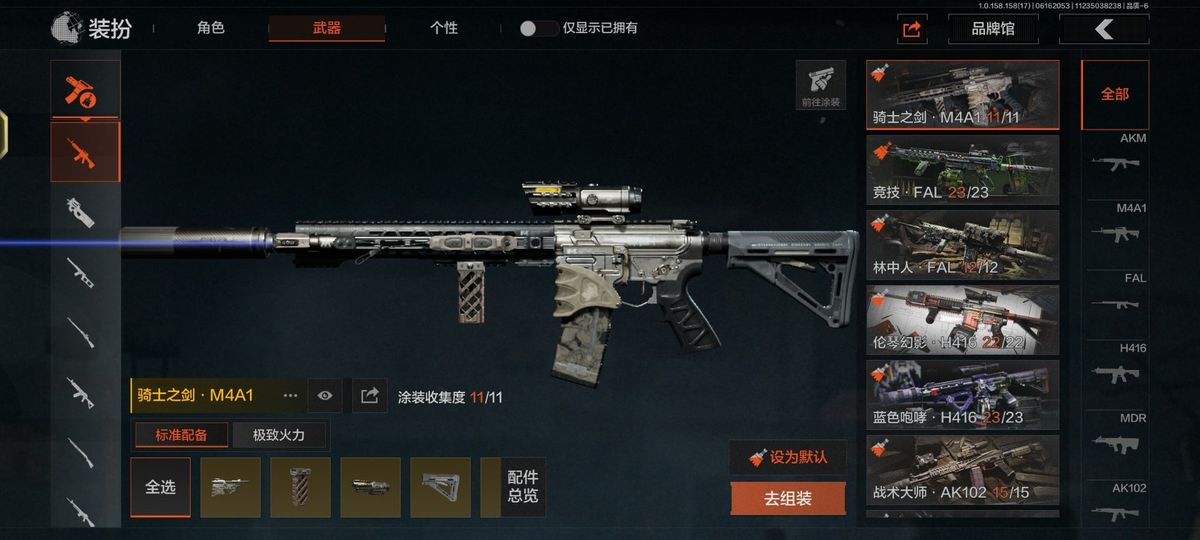Select the 蓝色咆哮 · H416 skin
The image size is (1200, 540).
[962, 394]
